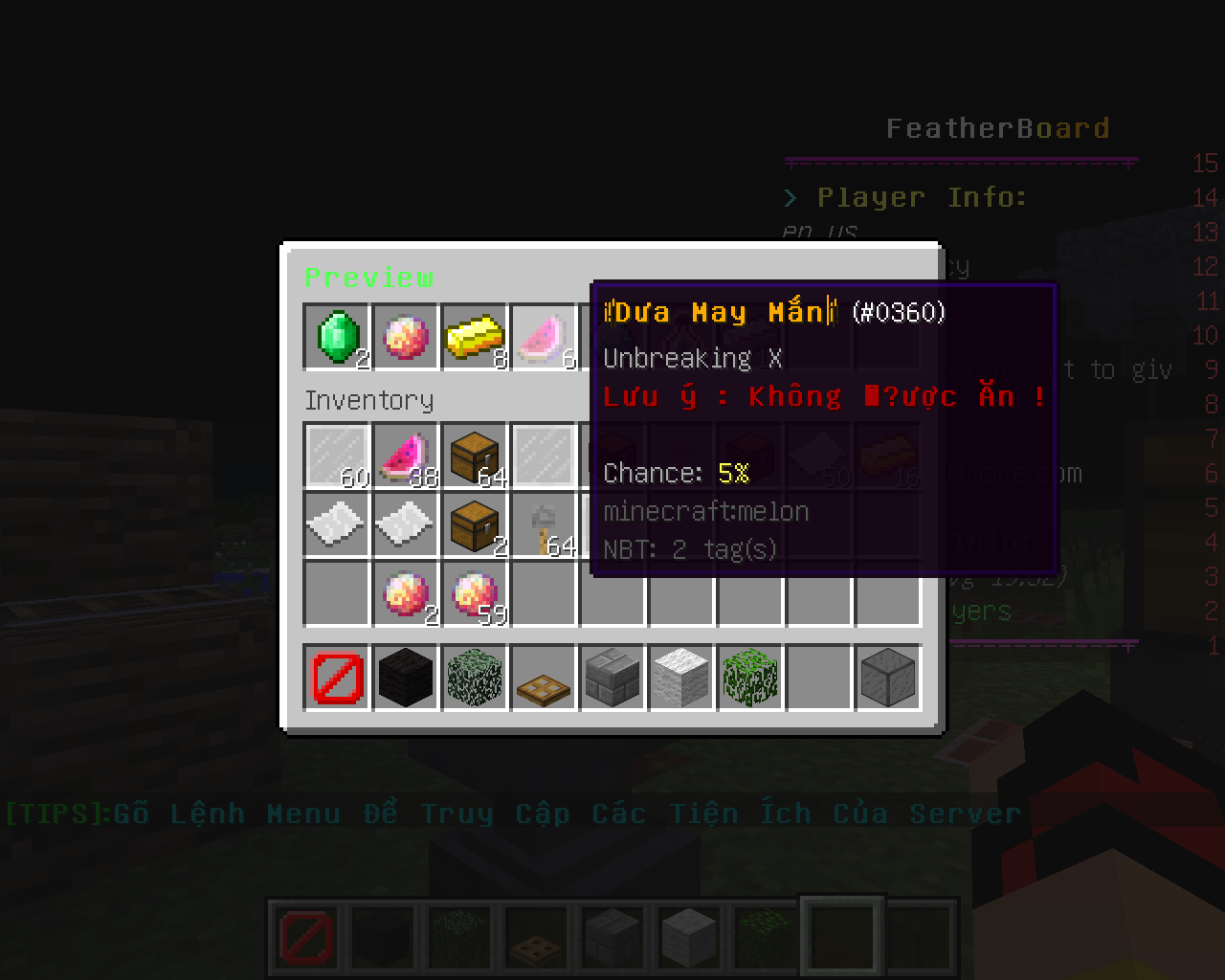
Task: Click the glass pane stack of 60
Action: (337, 456)
